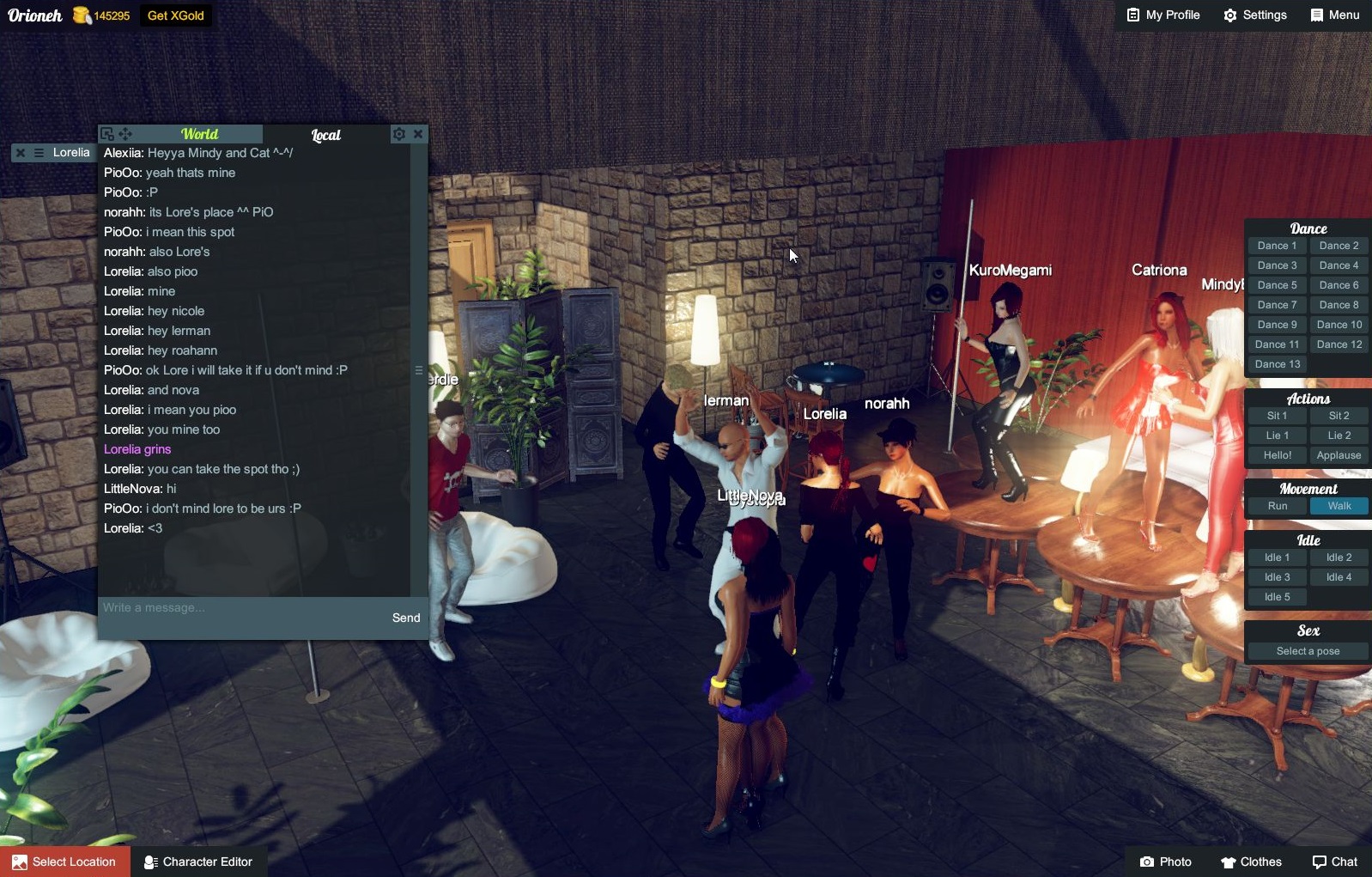Open the Settings menu

pos(1255,15)
